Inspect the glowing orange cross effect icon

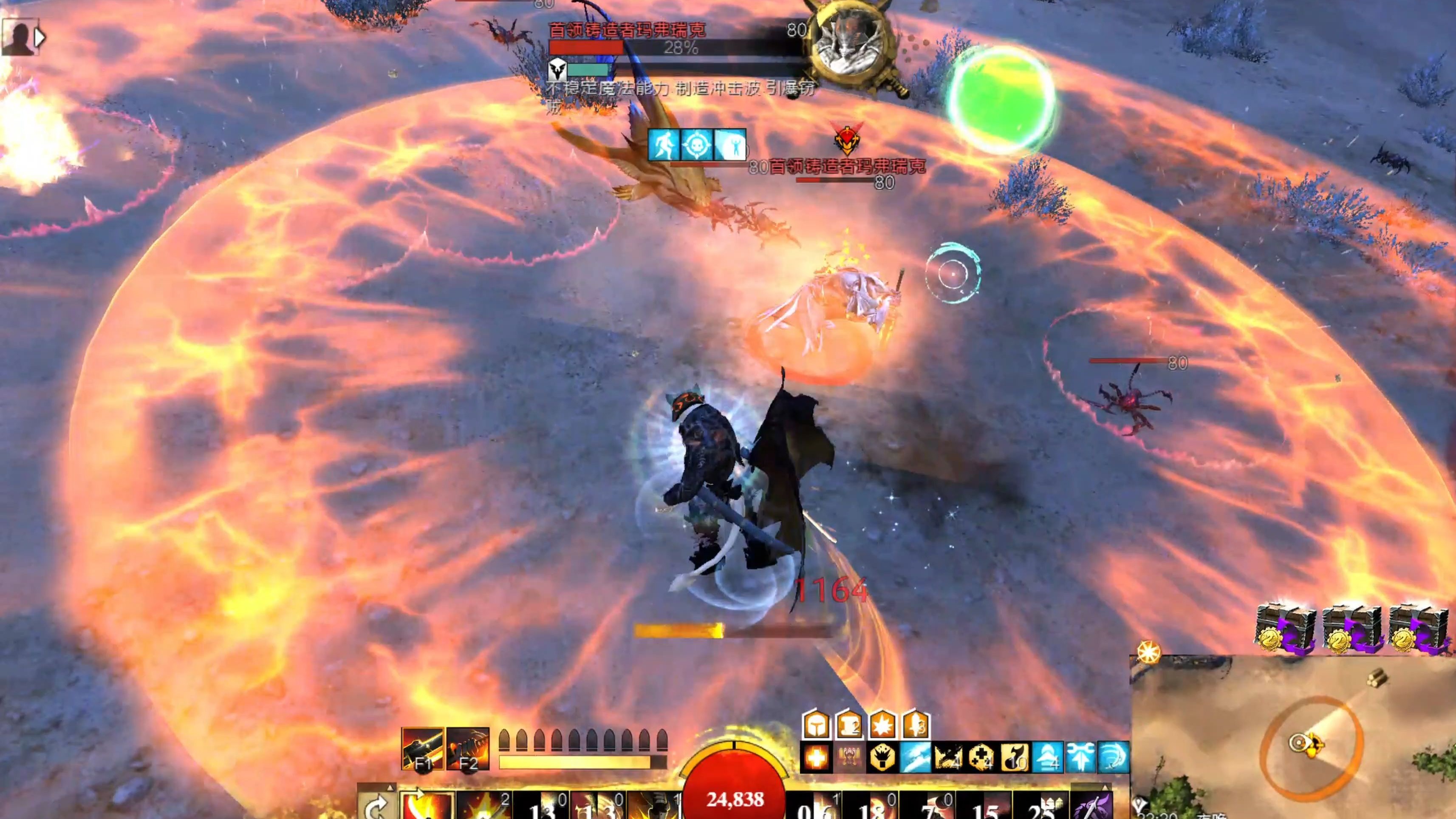(x=816, y=757)
